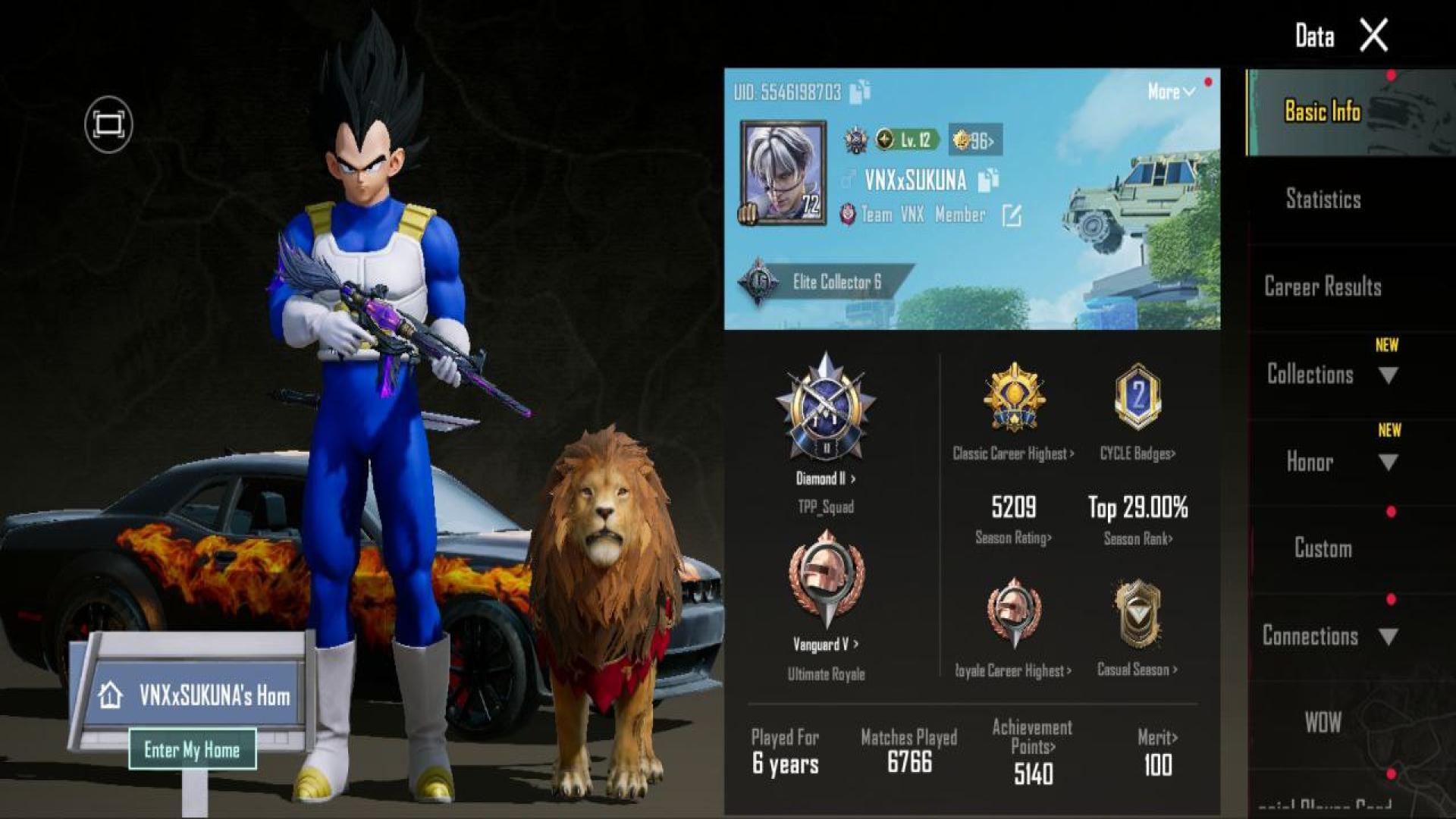Viewport: 1456px width, 819px height.
Task: Click the player avatar portrait
Action: coord(783,173)
